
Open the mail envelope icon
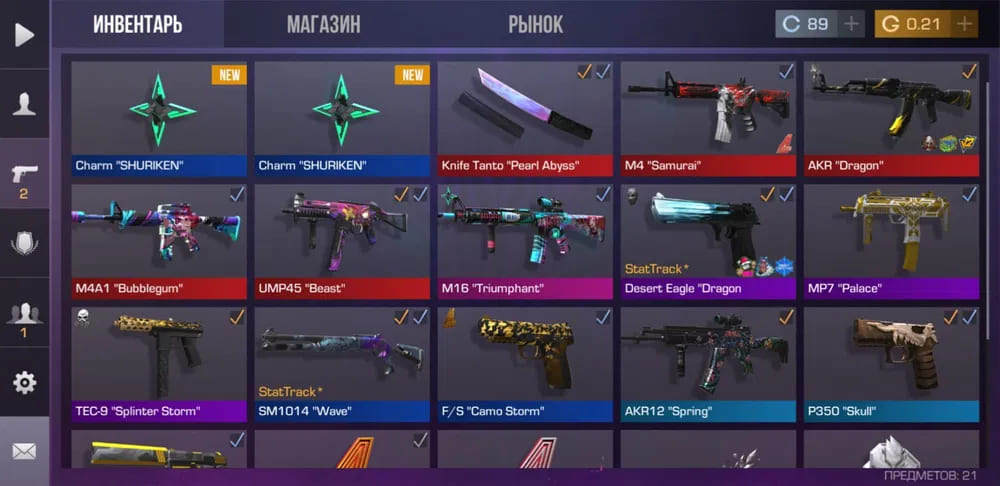point(24,451)
